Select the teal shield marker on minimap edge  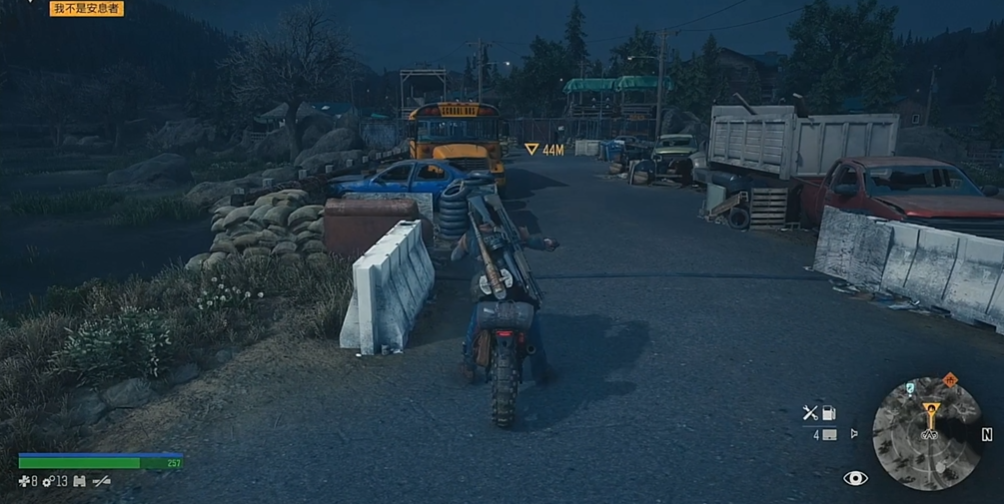click(x=909, y=387)
